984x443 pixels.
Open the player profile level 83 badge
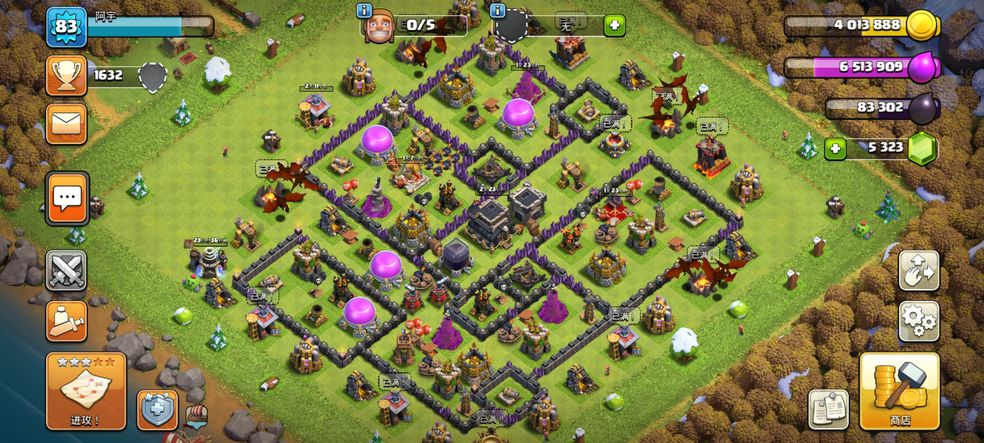[67, 25]
